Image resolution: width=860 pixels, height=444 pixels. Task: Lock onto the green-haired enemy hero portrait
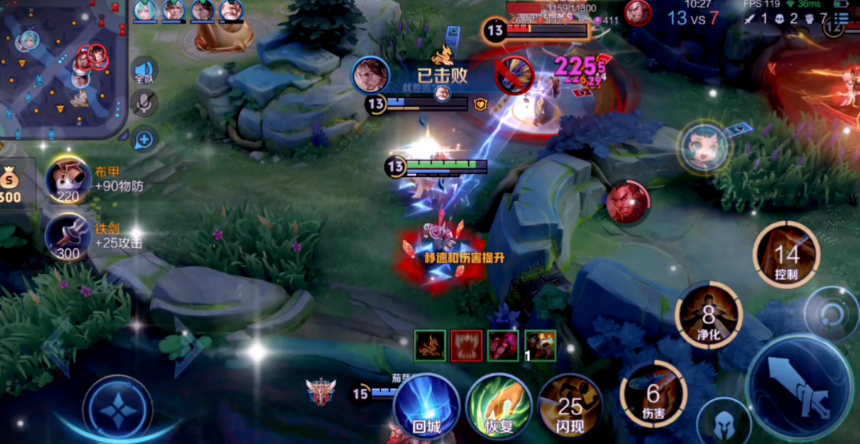click(x=705, y=148)
